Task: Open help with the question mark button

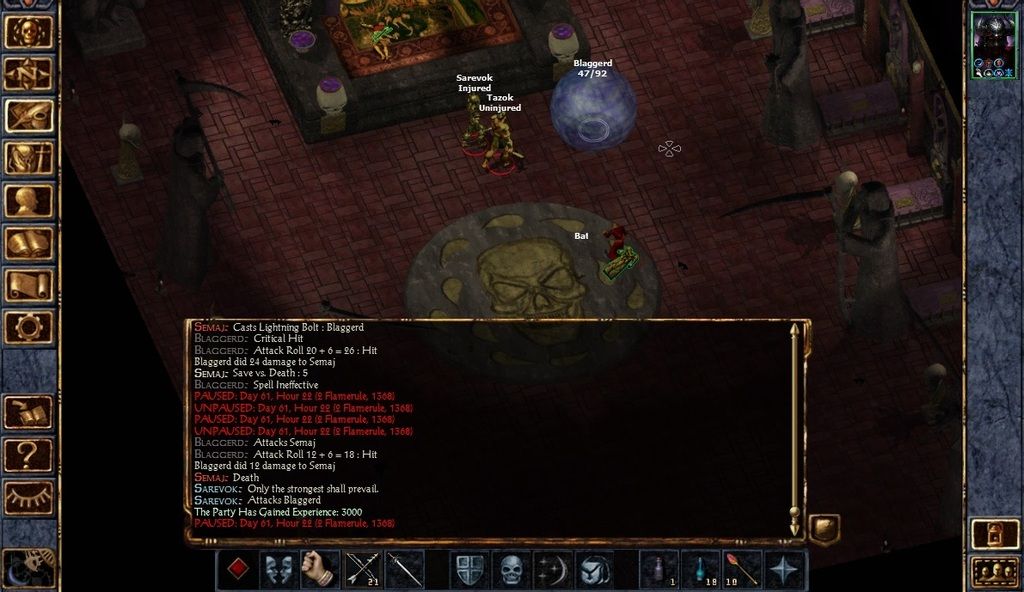Action: (x=29, y=455)
